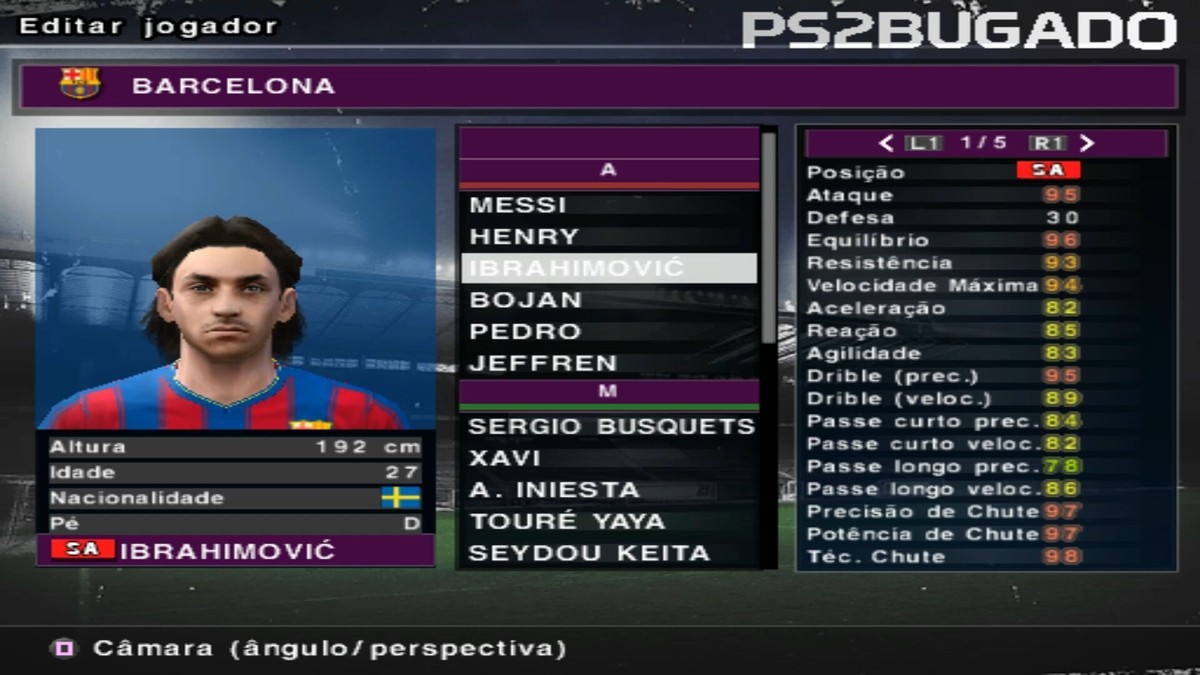Select A. INIESTA from the list
Image resolution: width=1200 pixels, height=675 pixels.
point(553,490)
